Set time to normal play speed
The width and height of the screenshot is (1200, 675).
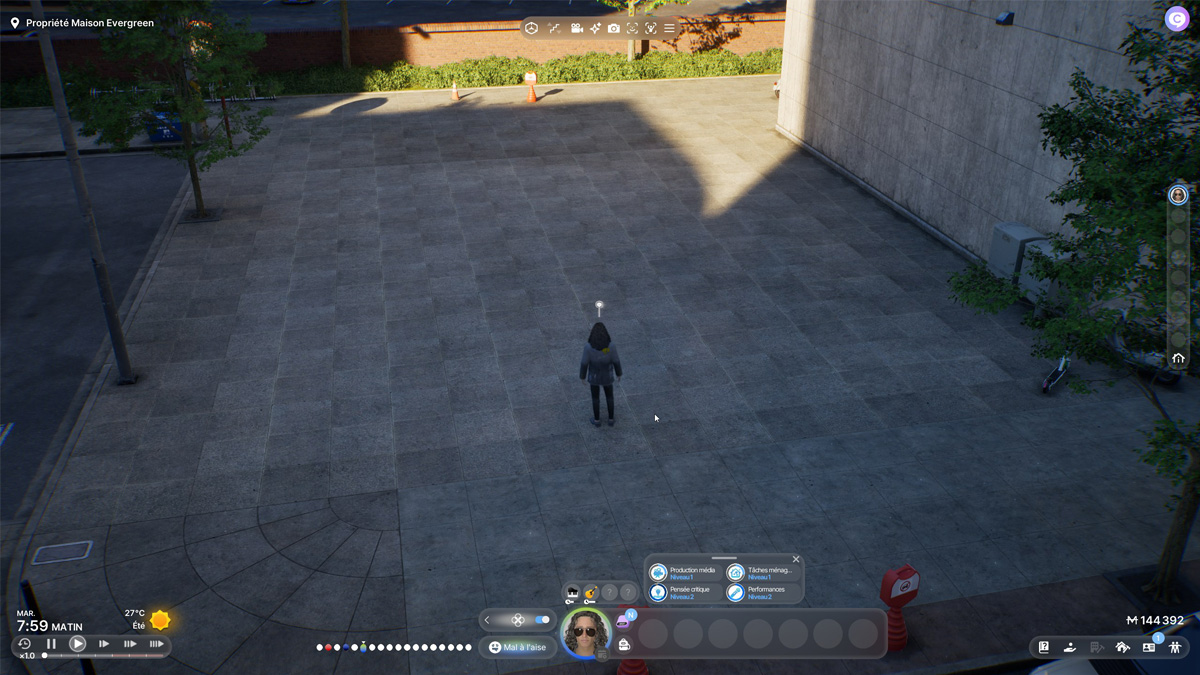point(77,644)
